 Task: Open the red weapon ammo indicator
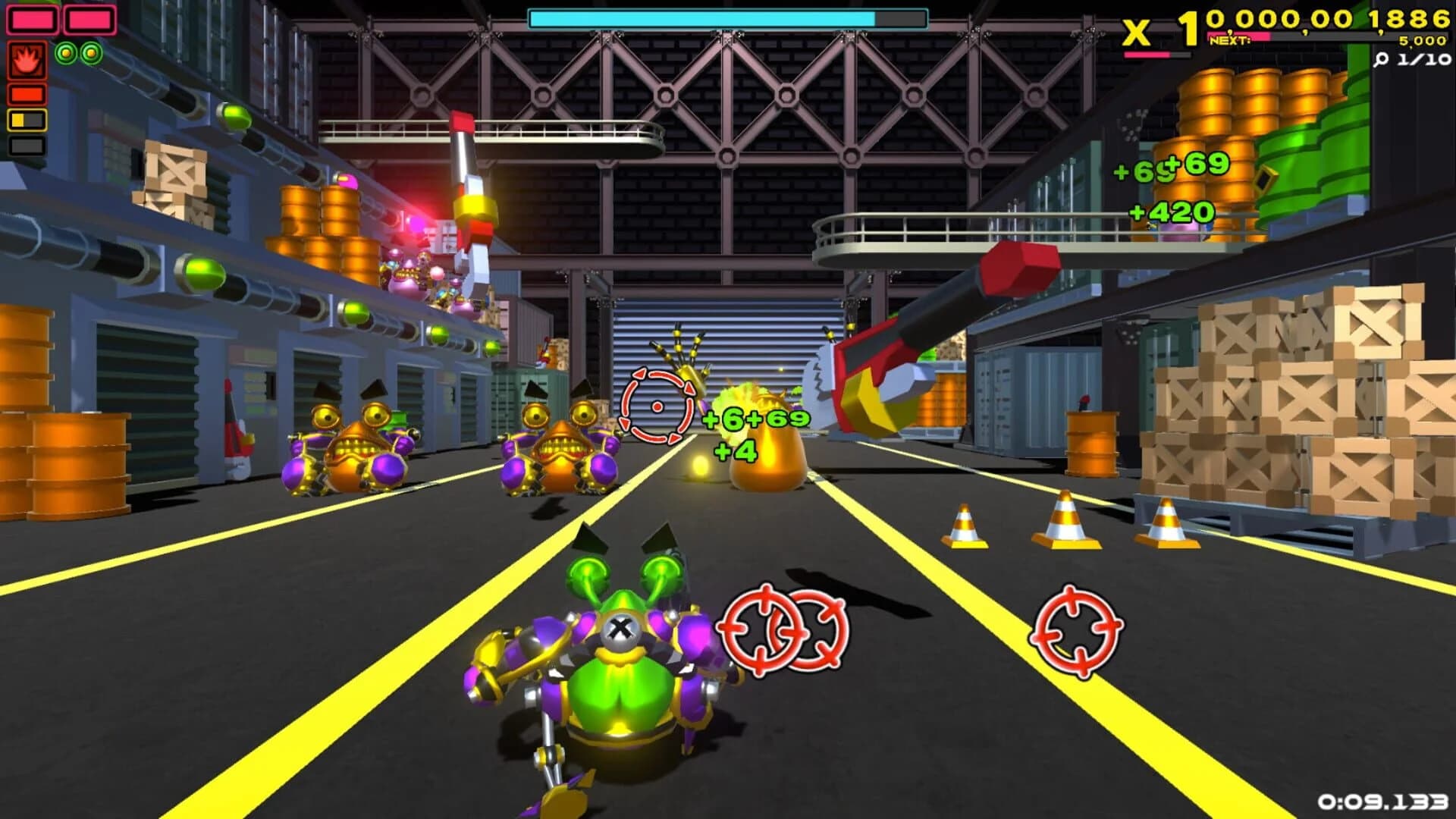[27, 94]
